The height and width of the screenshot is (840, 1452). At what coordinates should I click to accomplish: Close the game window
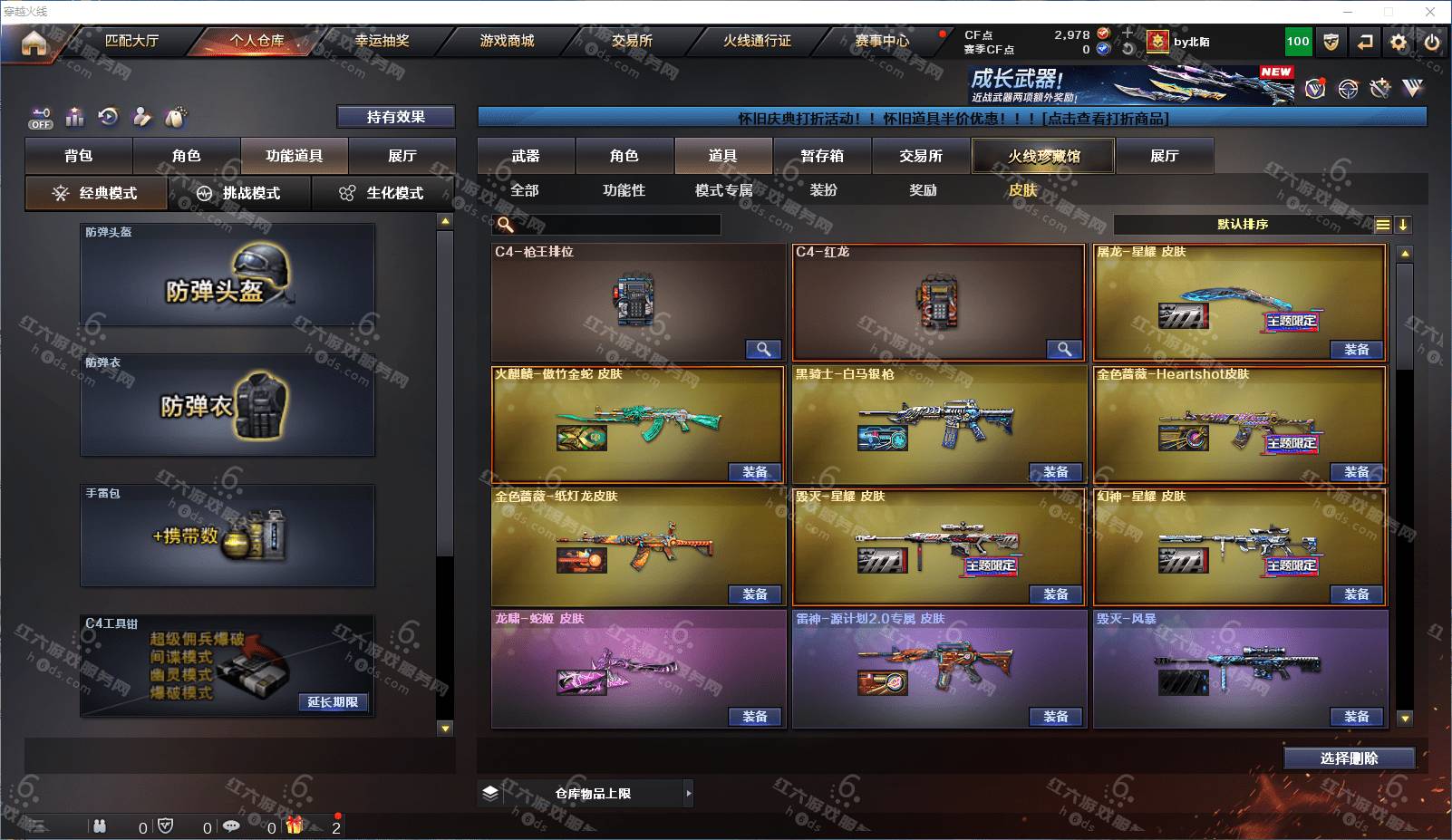[x=1430, y=12]
